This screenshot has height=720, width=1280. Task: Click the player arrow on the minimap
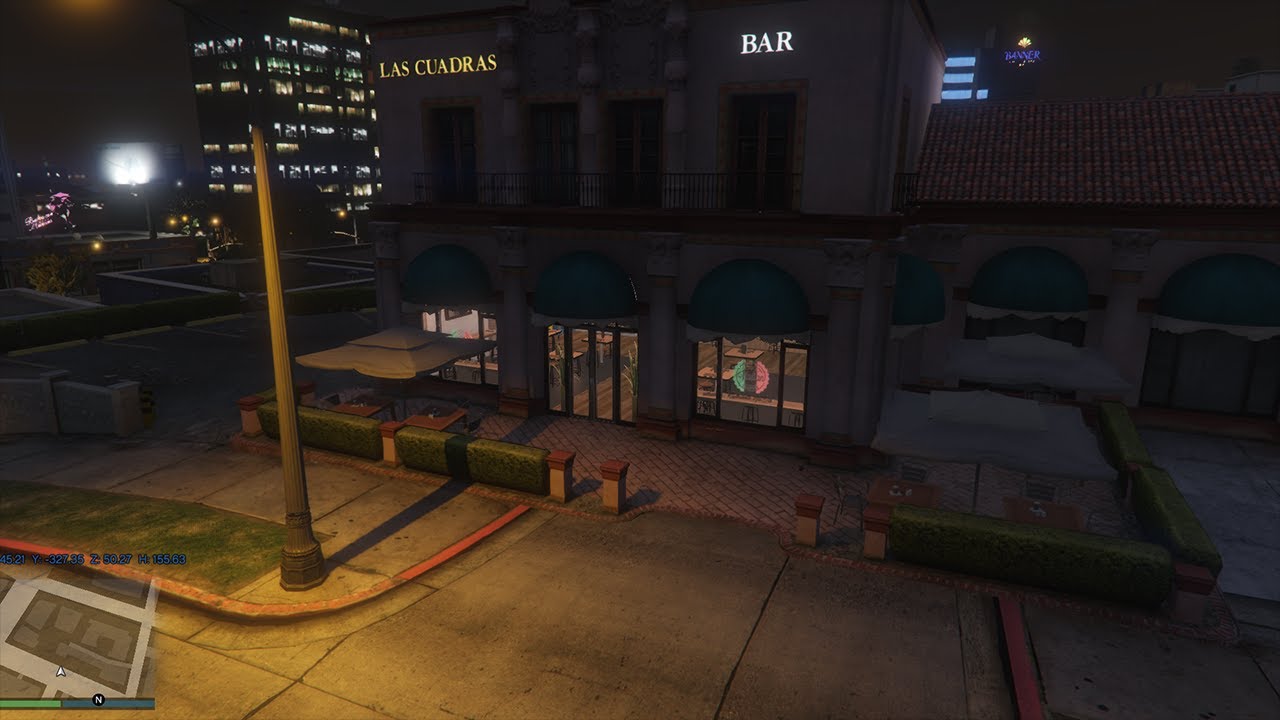(61, 672)
